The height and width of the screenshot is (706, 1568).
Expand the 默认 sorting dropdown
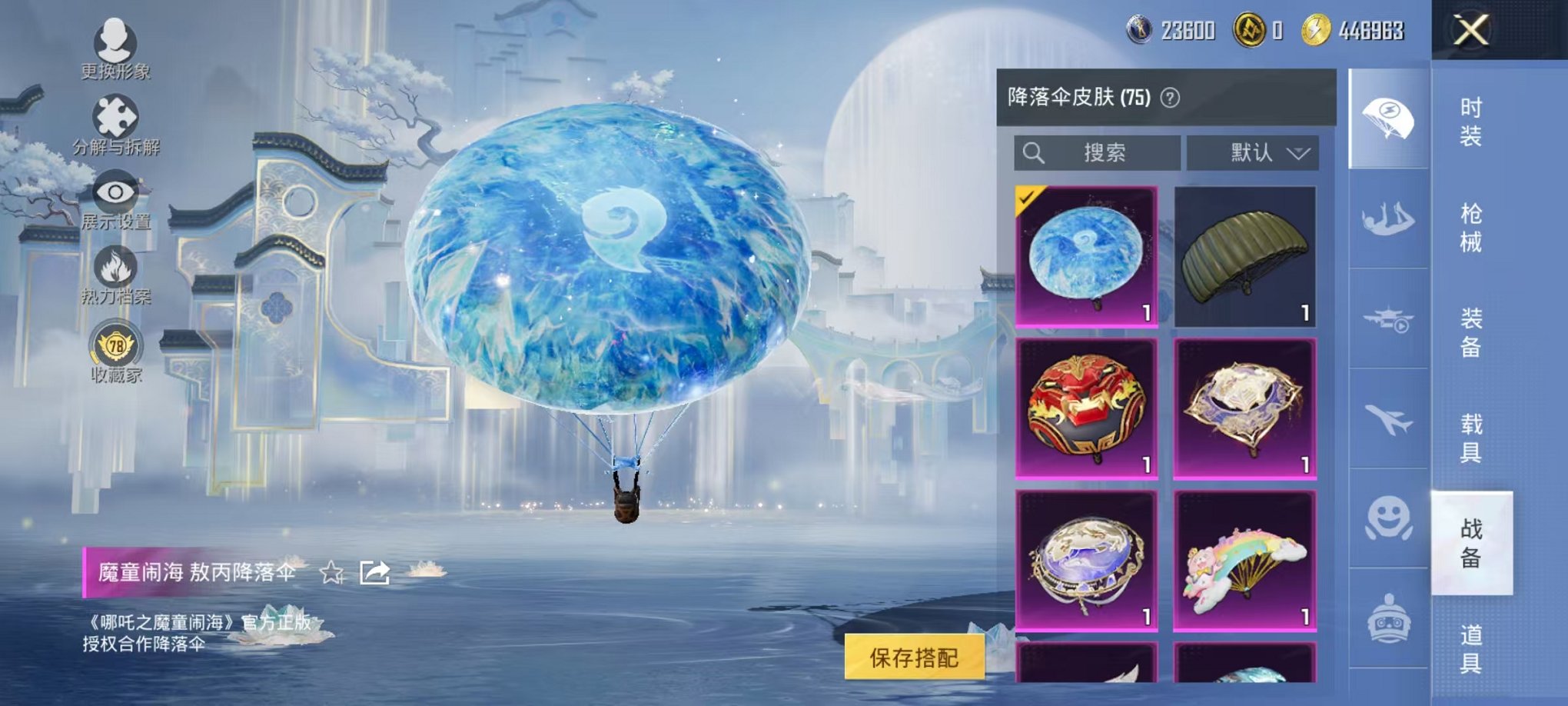pyautogui.click(x=1251, y=152)
